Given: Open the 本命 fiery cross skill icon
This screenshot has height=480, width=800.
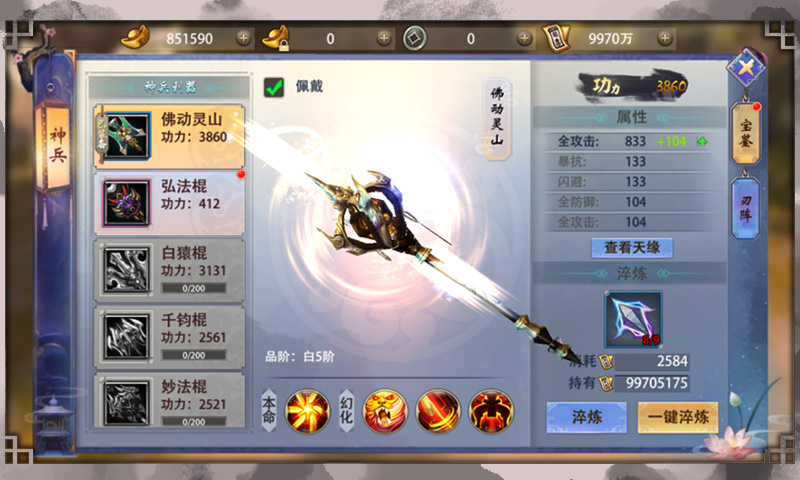Looking at the screenshot, I should pyautogui.click(x=307, y=411).
